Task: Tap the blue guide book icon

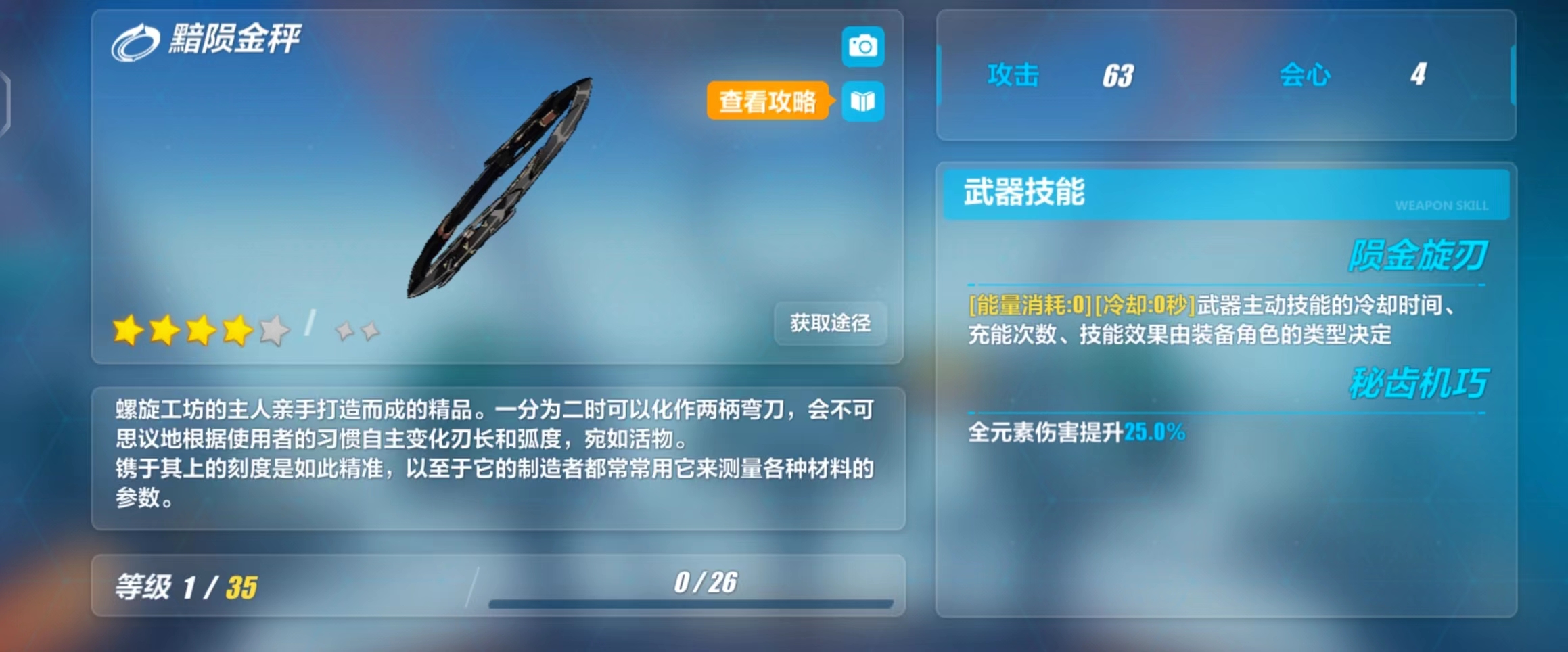Action: click(x=862, y=101)
